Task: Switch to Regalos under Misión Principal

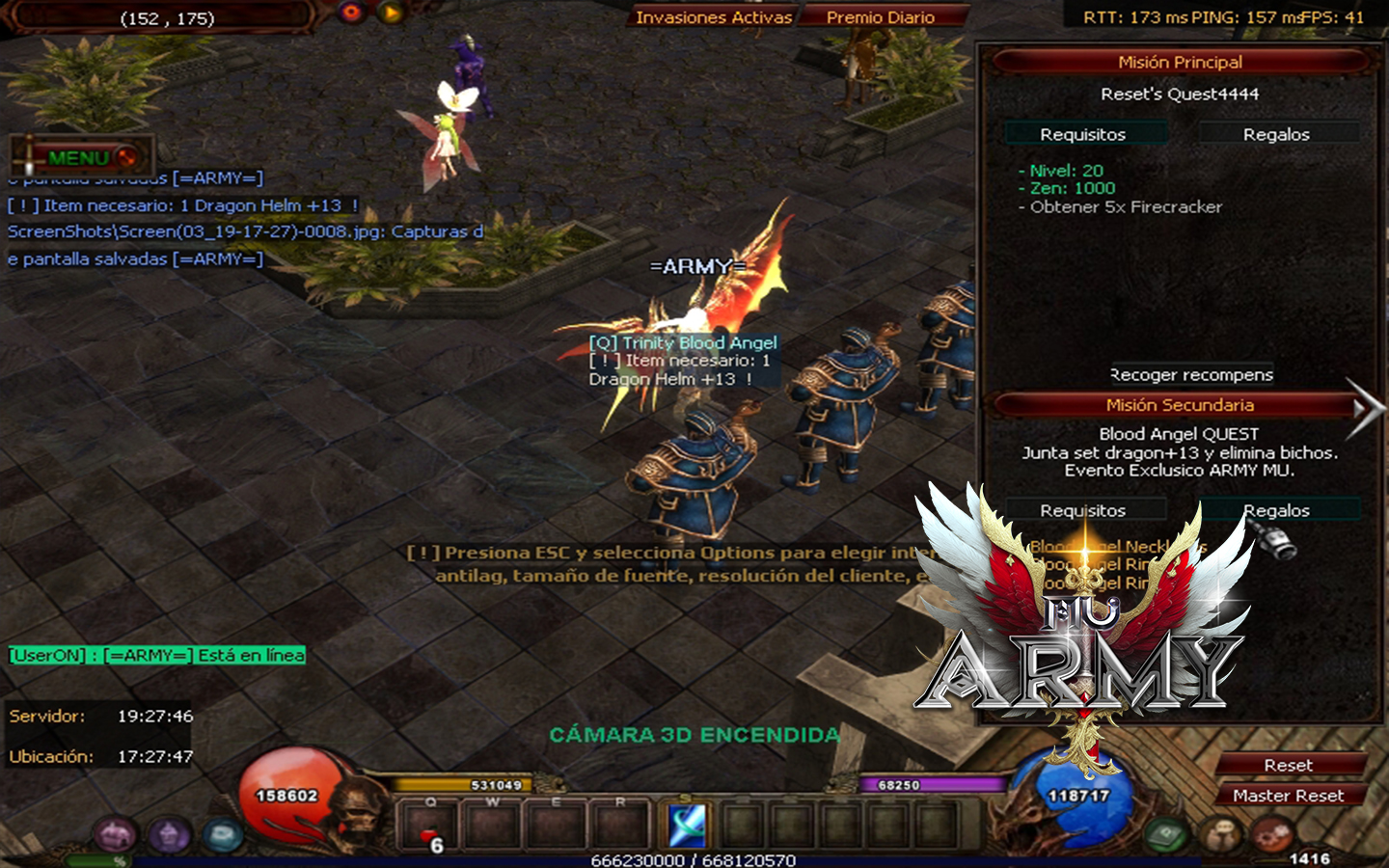Action: tap(1275, 134)
